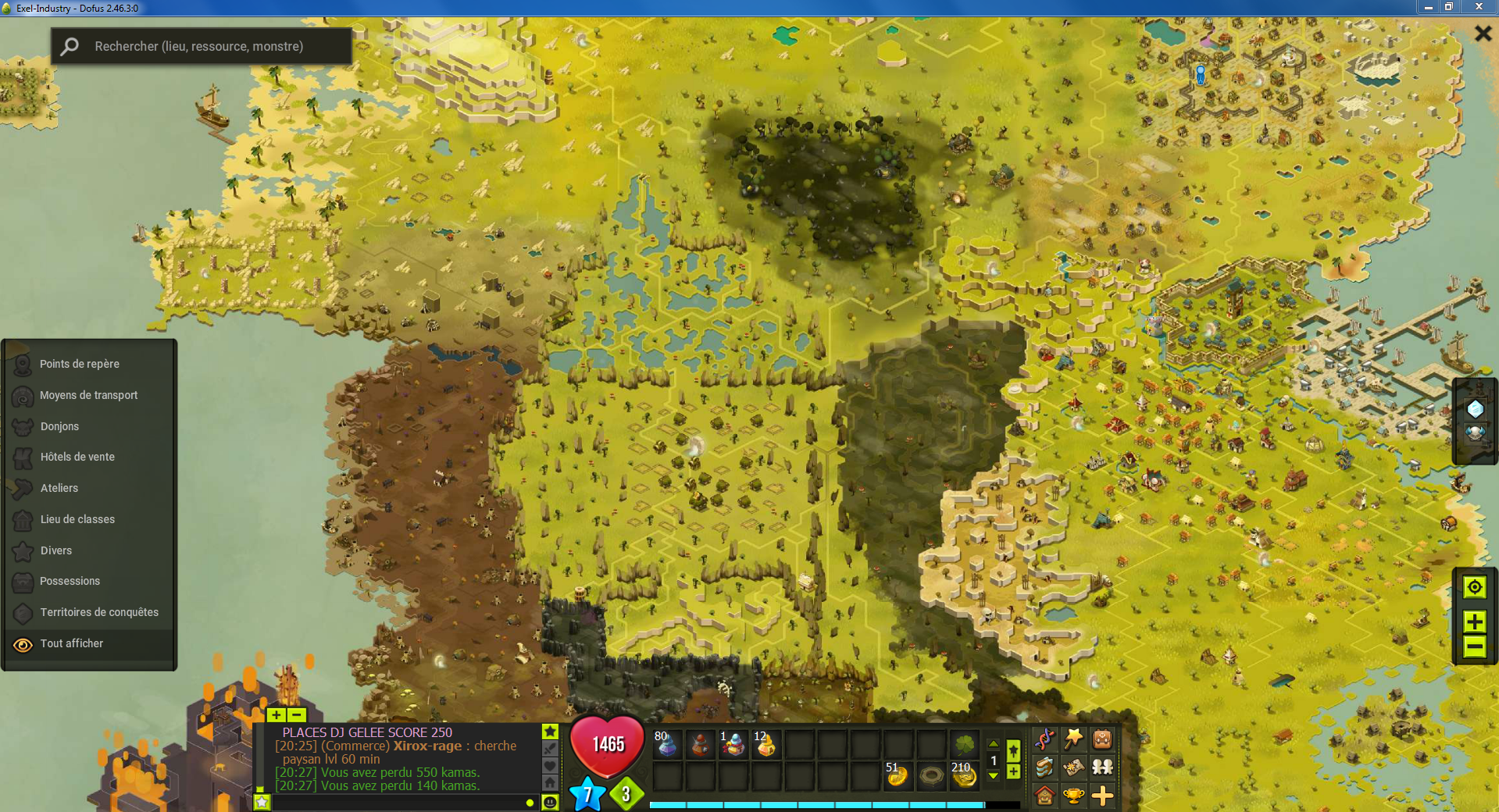Viewport: 1499px width, 812px height.
Task: Open the Friends list icon
Action: [x=1102, y=767]
